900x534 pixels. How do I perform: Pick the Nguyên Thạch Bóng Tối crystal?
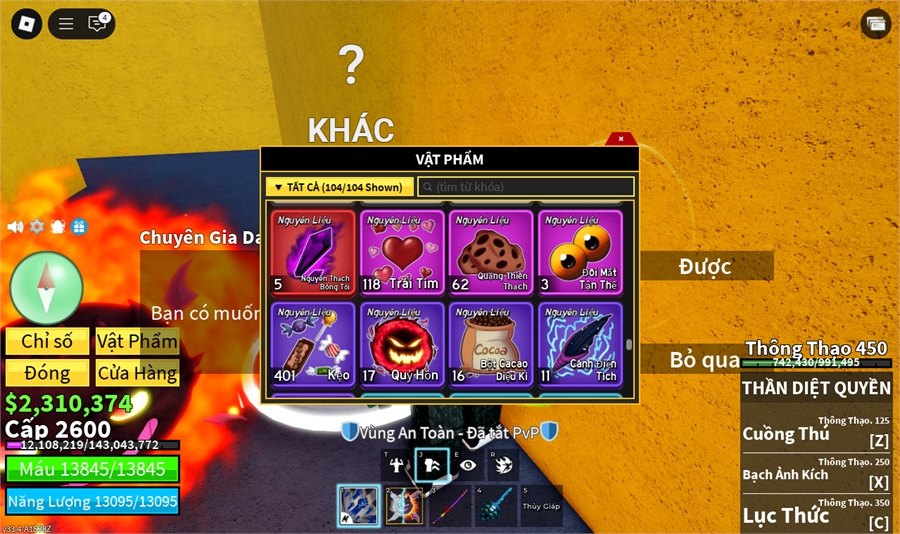coord(313,252)
